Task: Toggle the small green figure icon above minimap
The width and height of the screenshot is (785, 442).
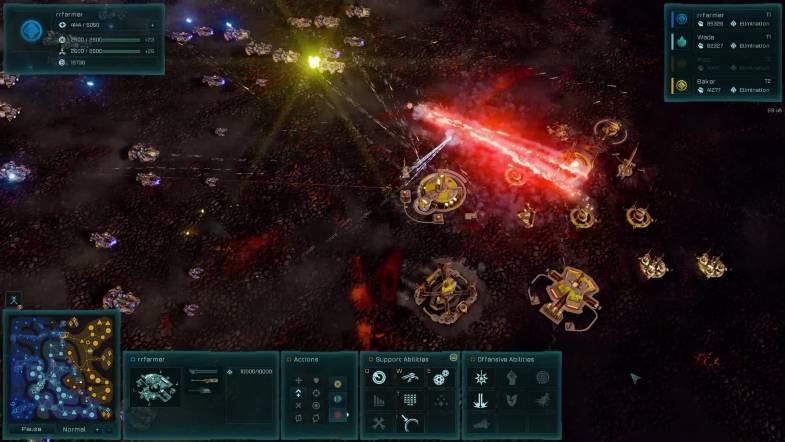Action: click(x=12, y=298)
